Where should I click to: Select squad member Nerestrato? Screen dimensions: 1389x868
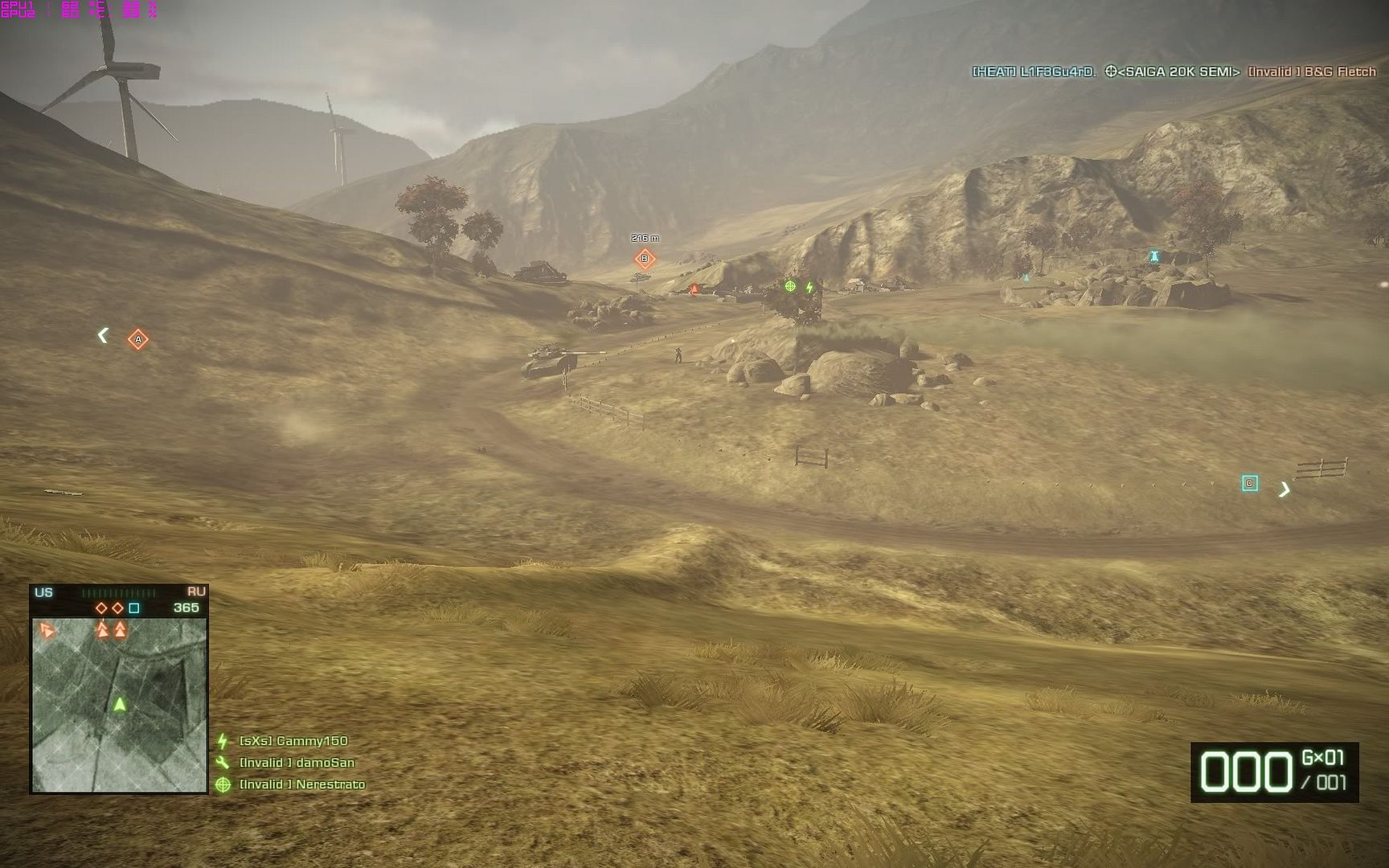pyautogui.click(x=302, y=784)
